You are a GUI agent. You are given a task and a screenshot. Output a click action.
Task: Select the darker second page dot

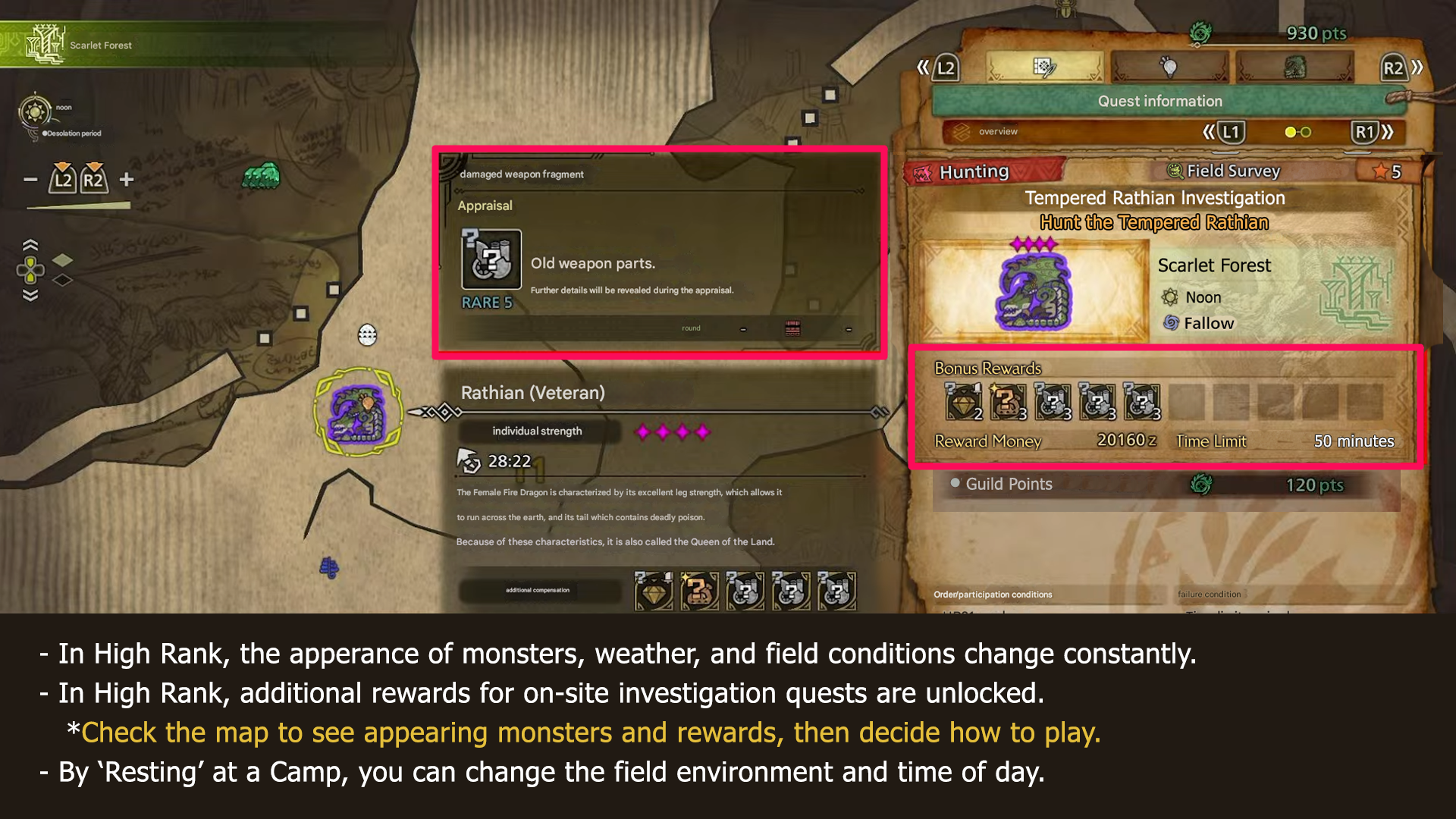1306,131
